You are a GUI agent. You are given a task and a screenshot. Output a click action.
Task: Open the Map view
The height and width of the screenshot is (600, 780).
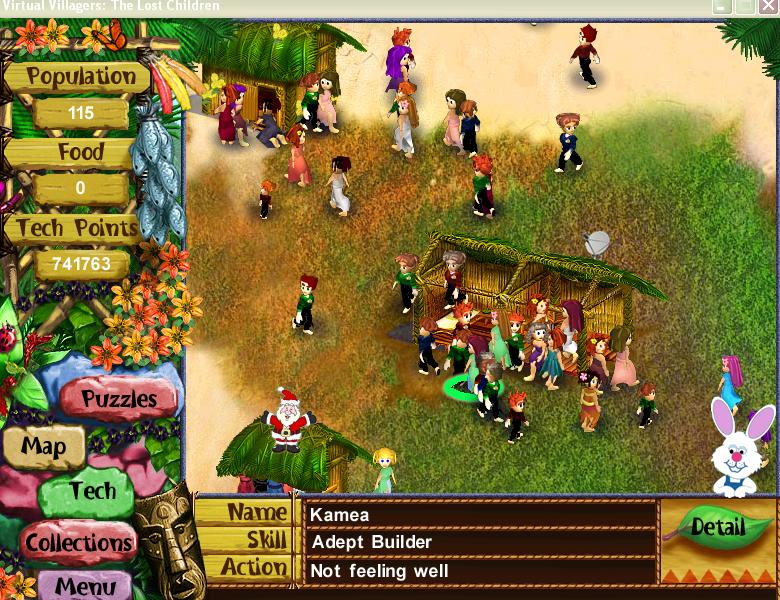[x=43, y=446]
